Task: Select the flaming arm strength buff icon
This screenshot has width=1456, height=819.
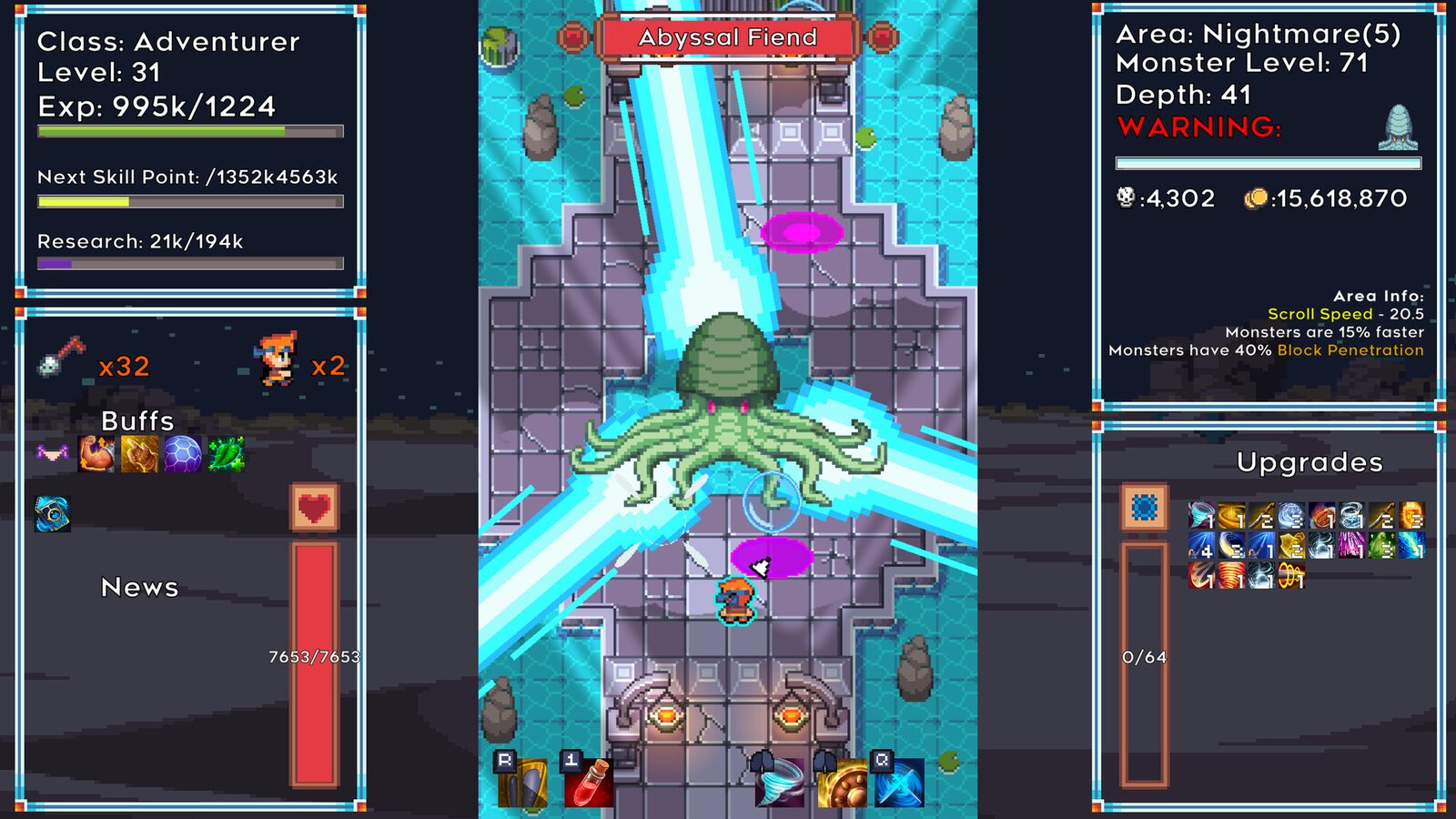Action: pyautogui.click(x=95, y=452)
